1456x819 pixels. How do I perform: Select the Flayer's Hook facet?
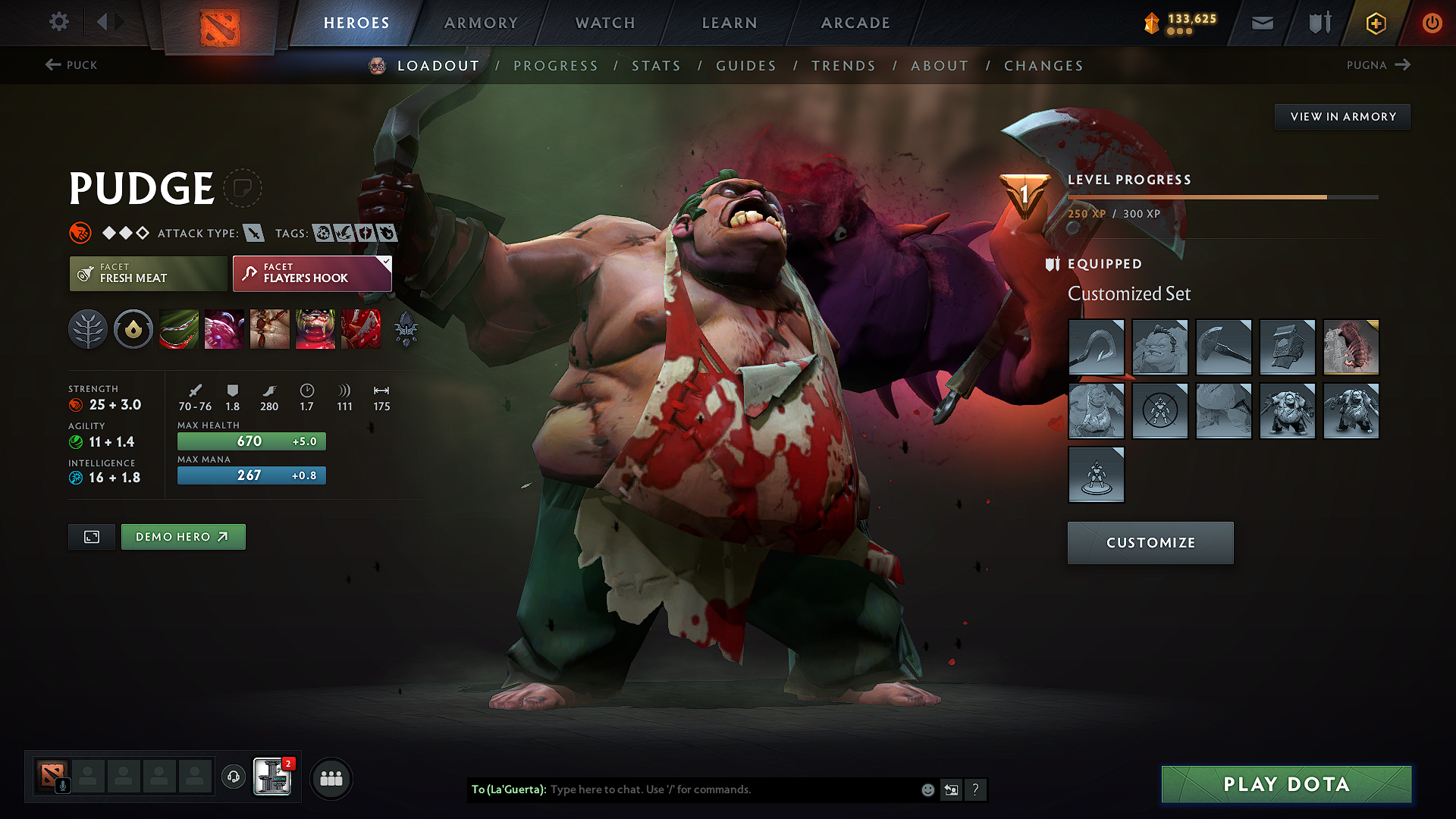click(311, 274)
